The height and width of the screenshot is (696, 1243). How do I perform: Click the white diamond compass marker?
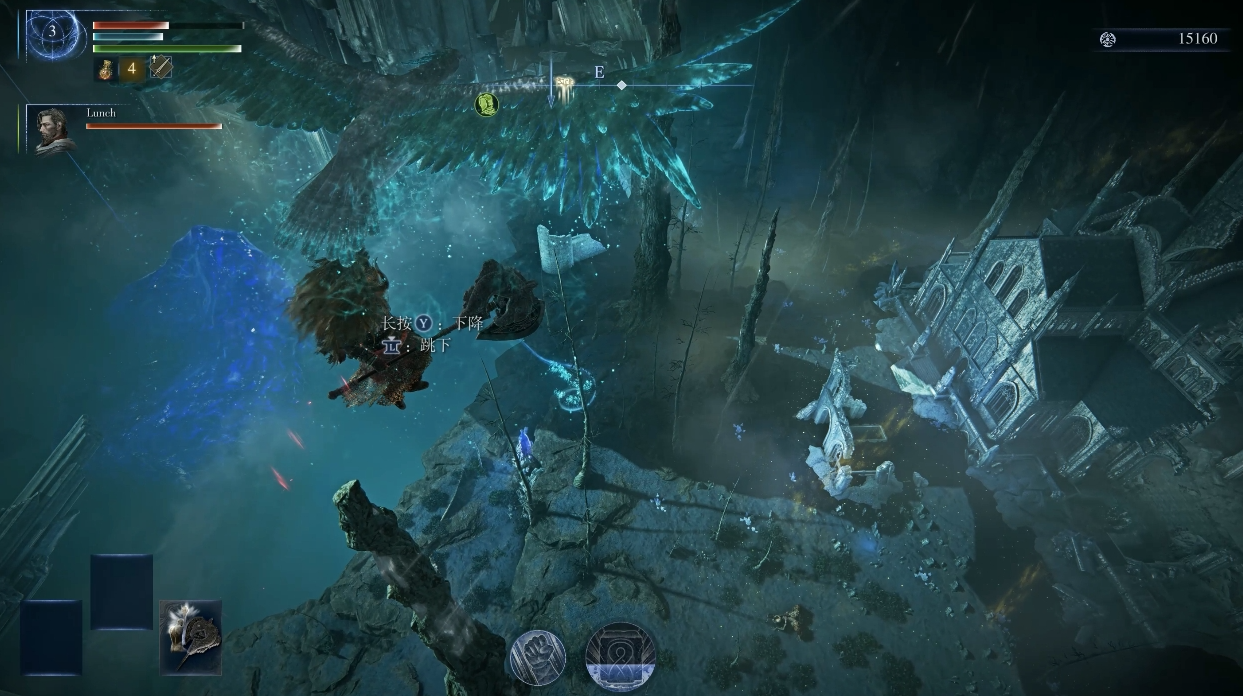[622, 85]
